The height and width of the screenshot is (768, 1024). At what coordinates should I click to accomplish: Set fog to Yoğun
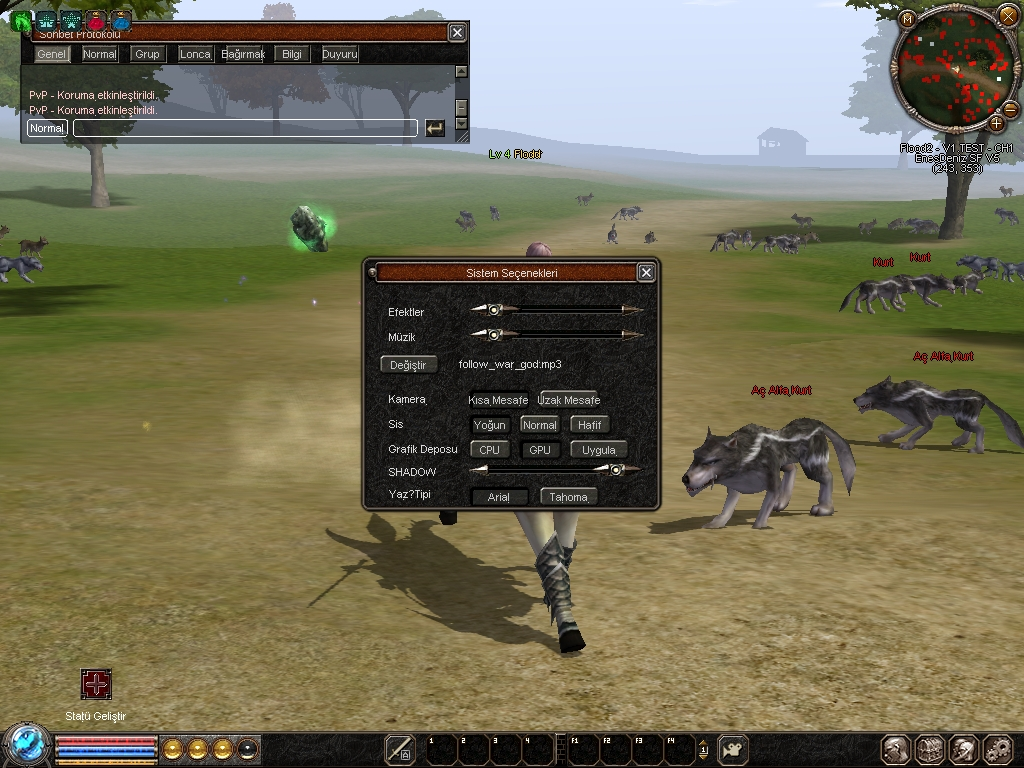(x=489, y=425)
